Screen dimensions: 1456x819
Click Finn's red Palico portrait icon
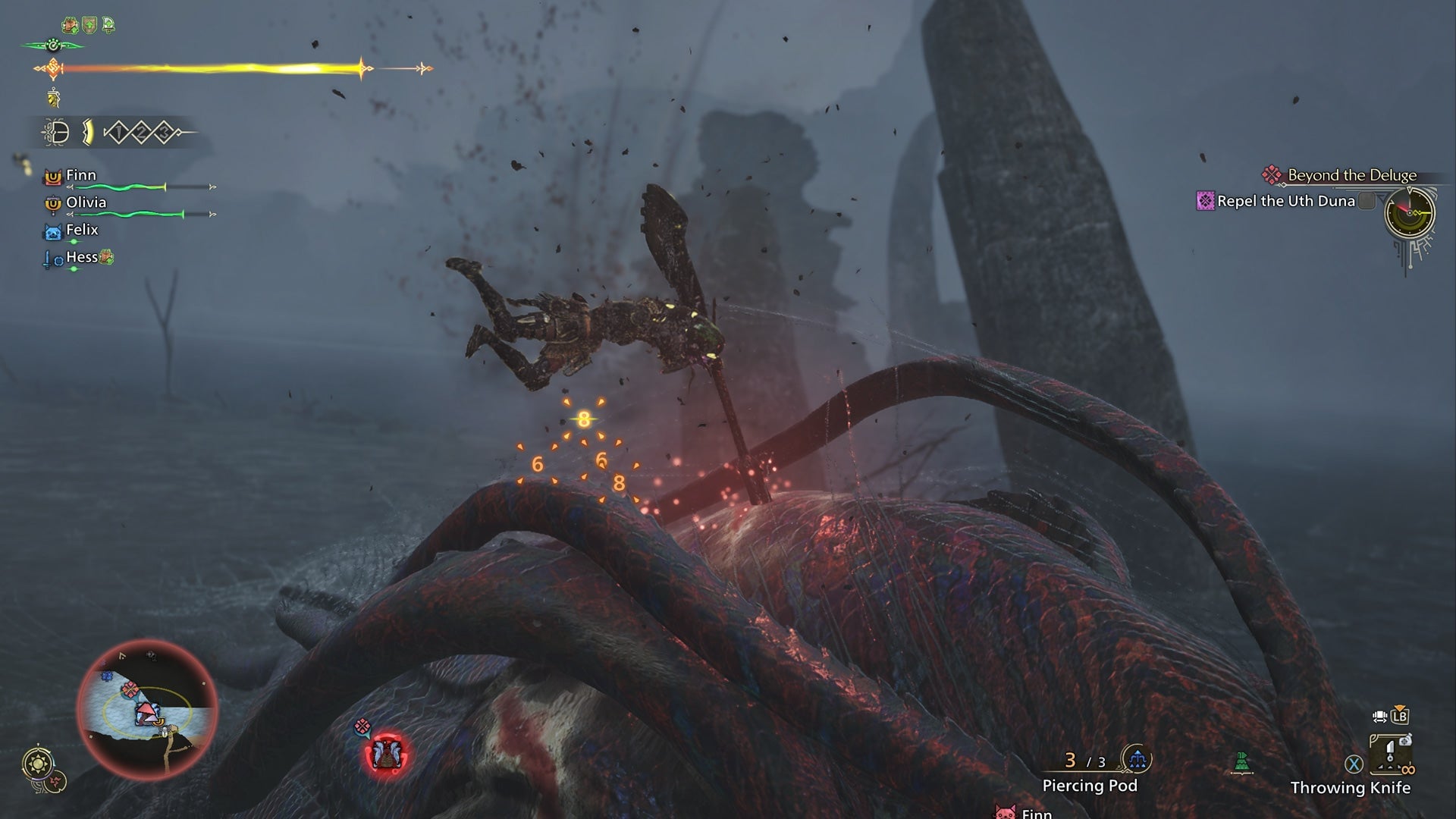click(x=54, y=177)
